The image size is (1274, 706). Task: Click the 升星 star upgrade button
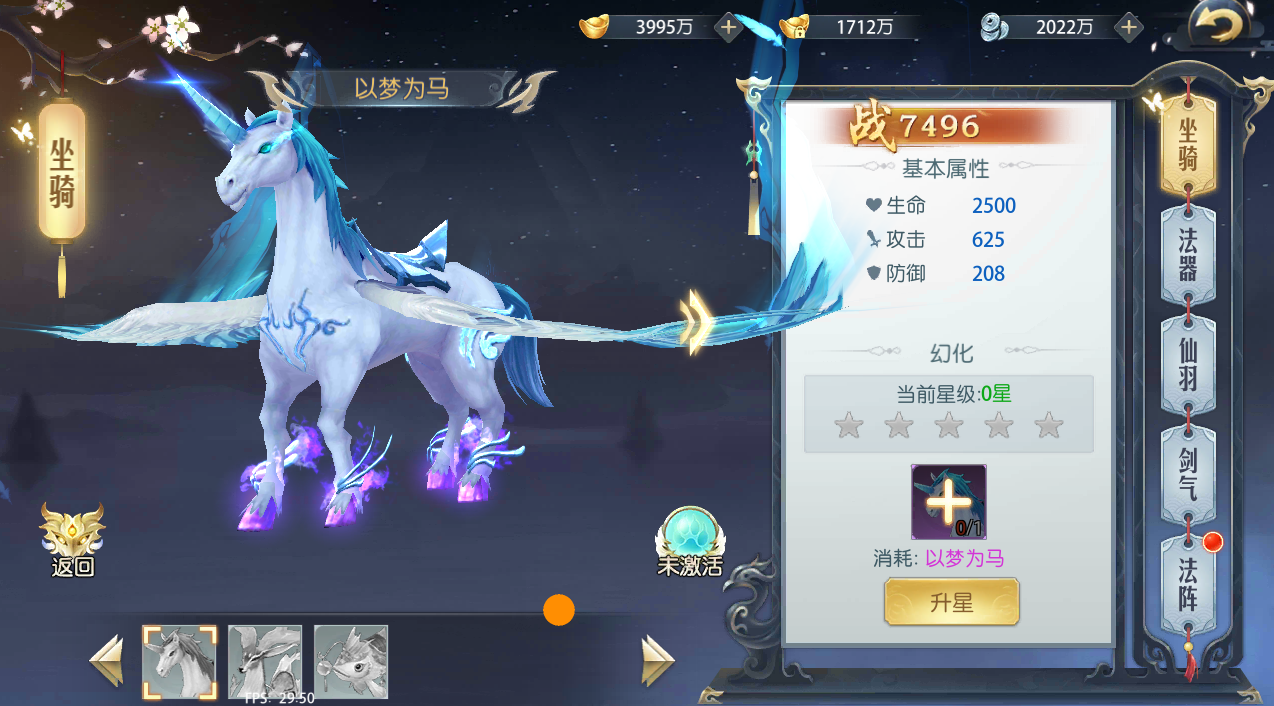click(x=951, y=603)
